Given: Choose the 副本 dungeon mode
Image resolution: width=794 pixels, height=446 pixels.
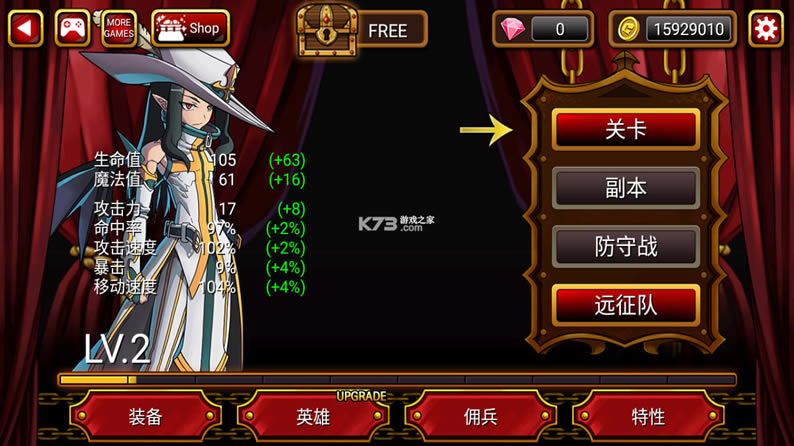Looking at the screenshot, I should click(x=626, y=188).
